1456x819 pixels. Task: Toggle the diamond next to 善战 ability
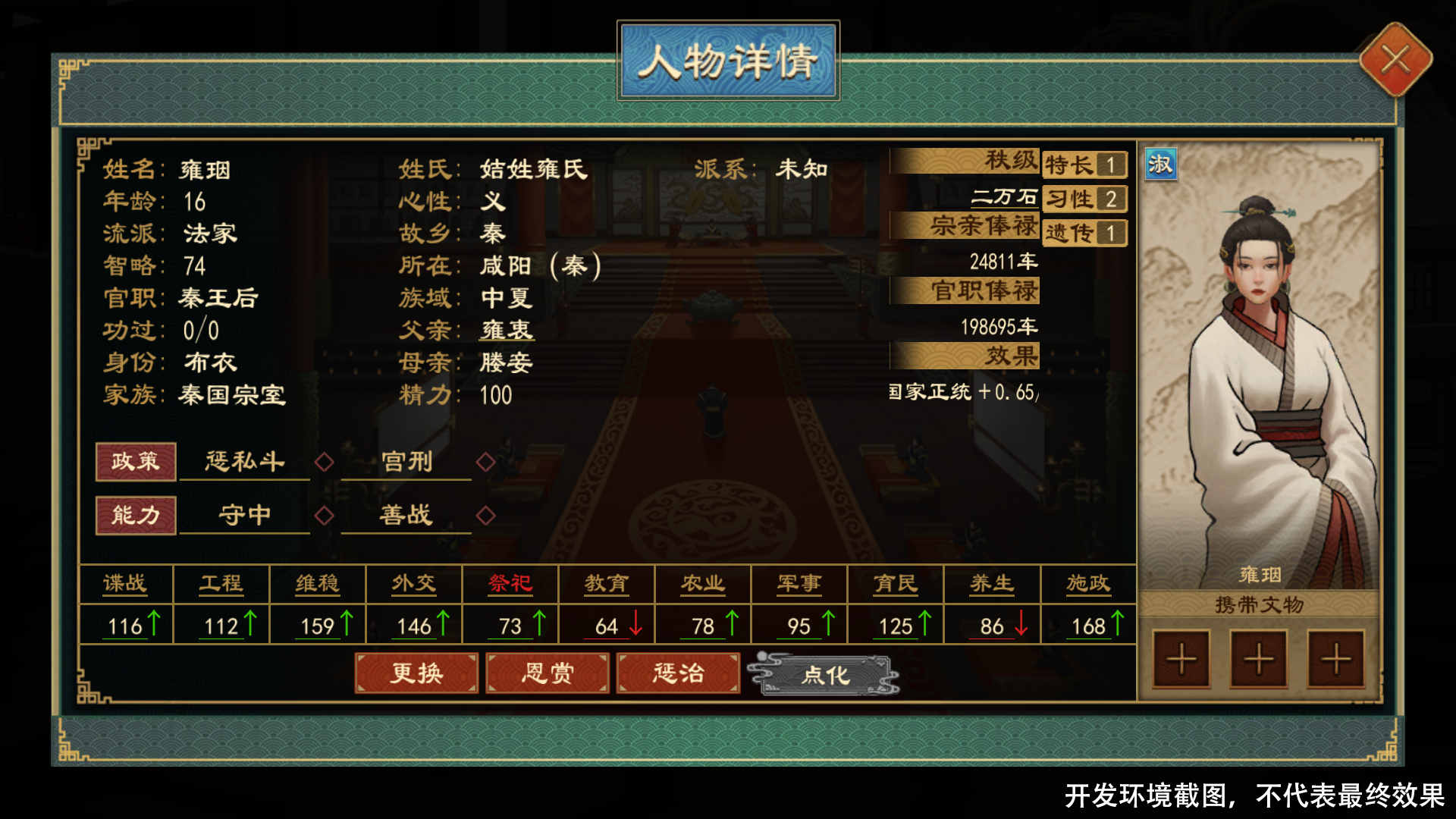[485, 516]
